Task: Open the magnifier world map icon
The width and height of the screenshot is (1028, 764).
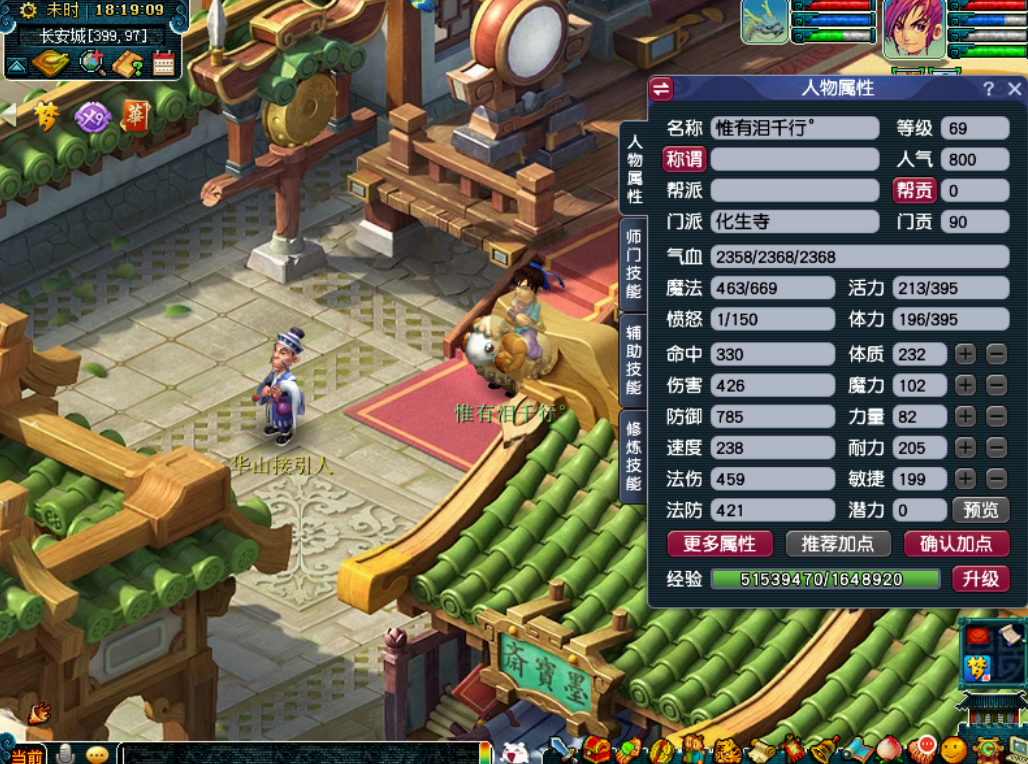Action: point(93,63)
